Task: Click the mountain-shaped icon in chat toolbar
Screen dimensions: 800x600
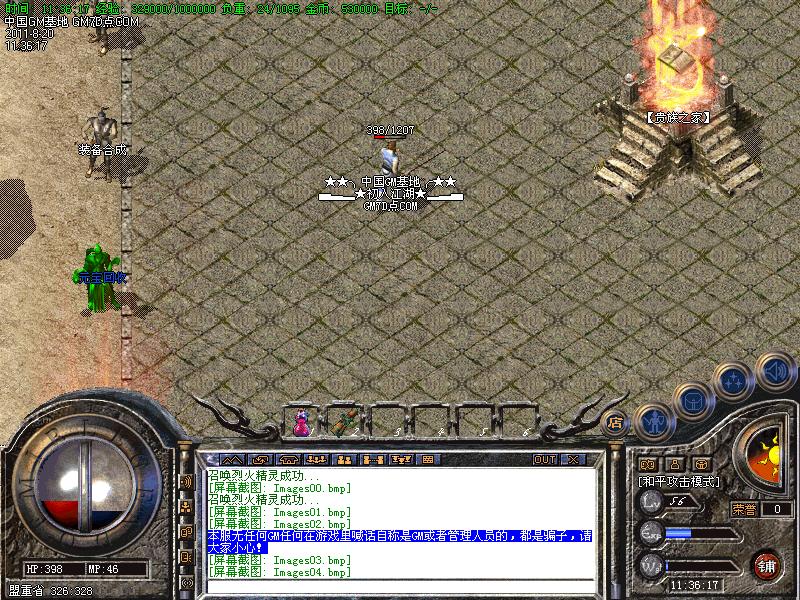Action: (232, 460)
